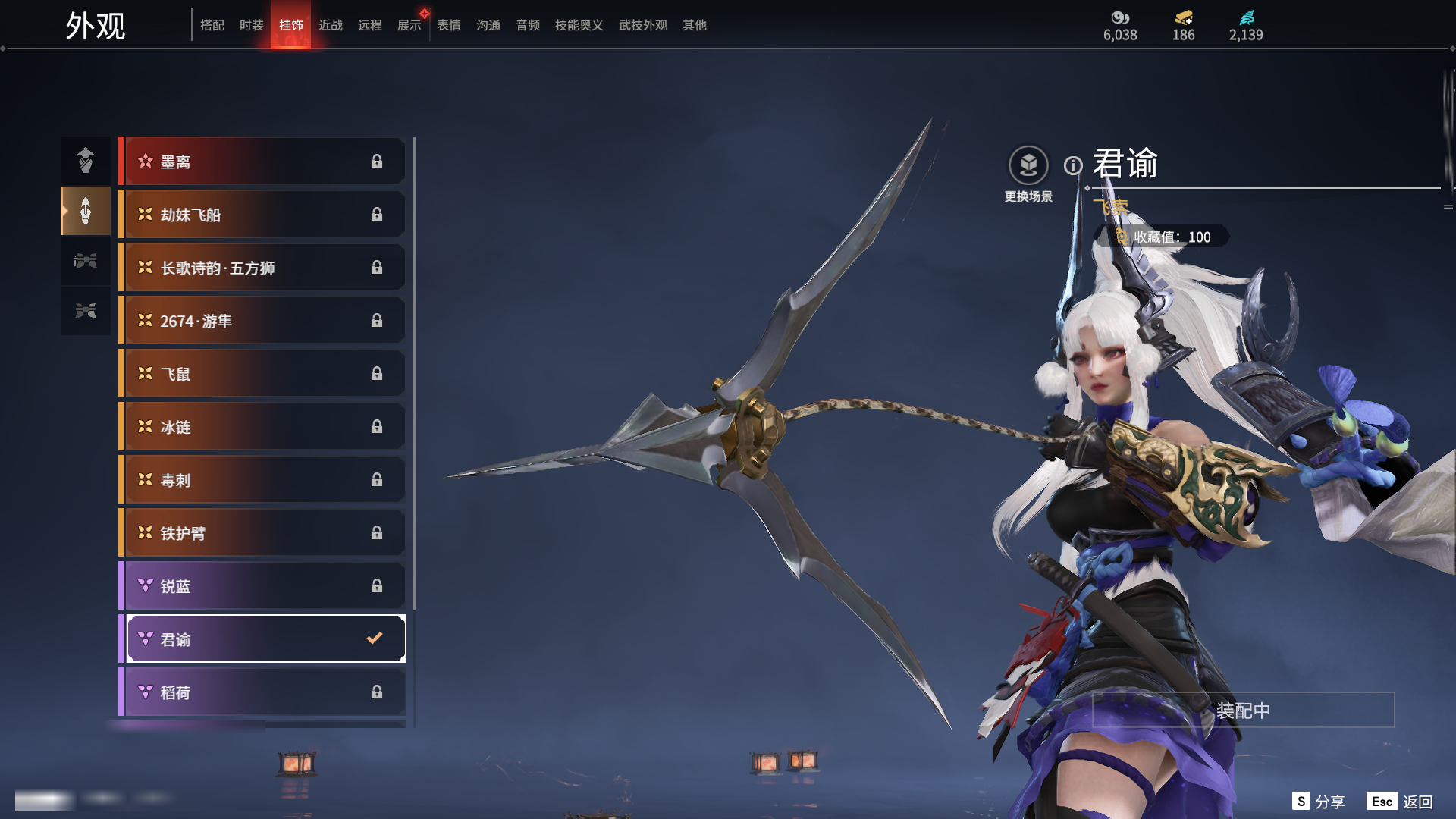This screenshot has width=1456, height=819.
Task: Go to the 远程 tab
Action: (x=369, y=25)
